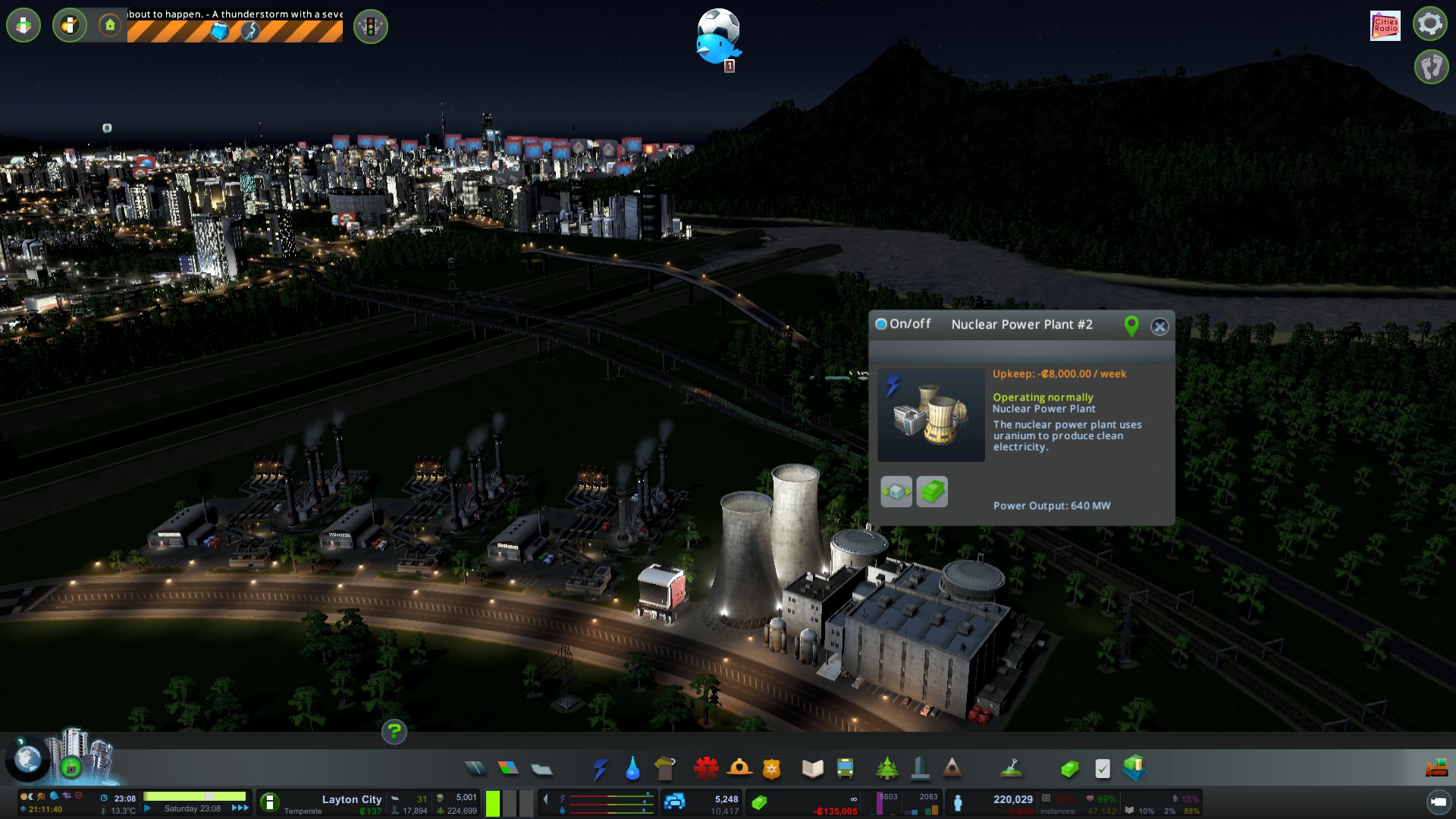Viewport: 1456px width, 819px height.
Task: Select the Zoning color grid tool
Action: click(508, 769)
